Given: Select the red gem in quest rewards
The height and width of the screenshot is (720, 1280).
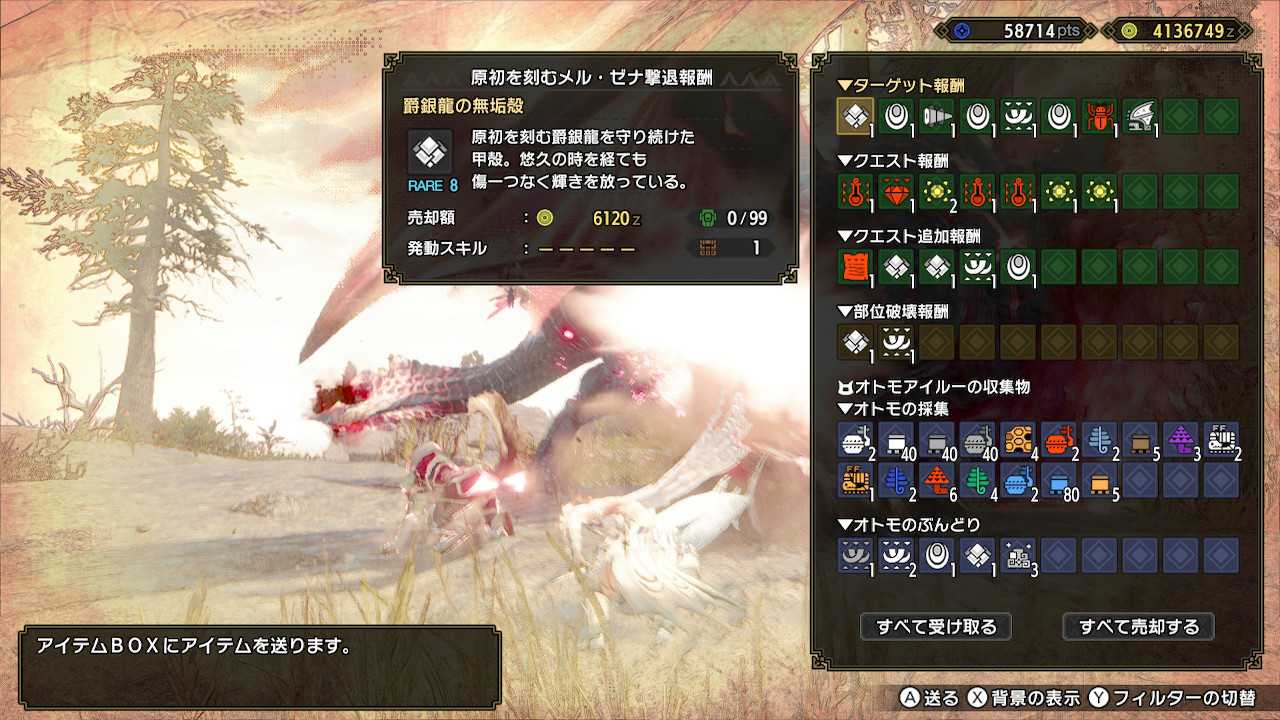Looking at the screenshot, I should (x=895, y=191).
